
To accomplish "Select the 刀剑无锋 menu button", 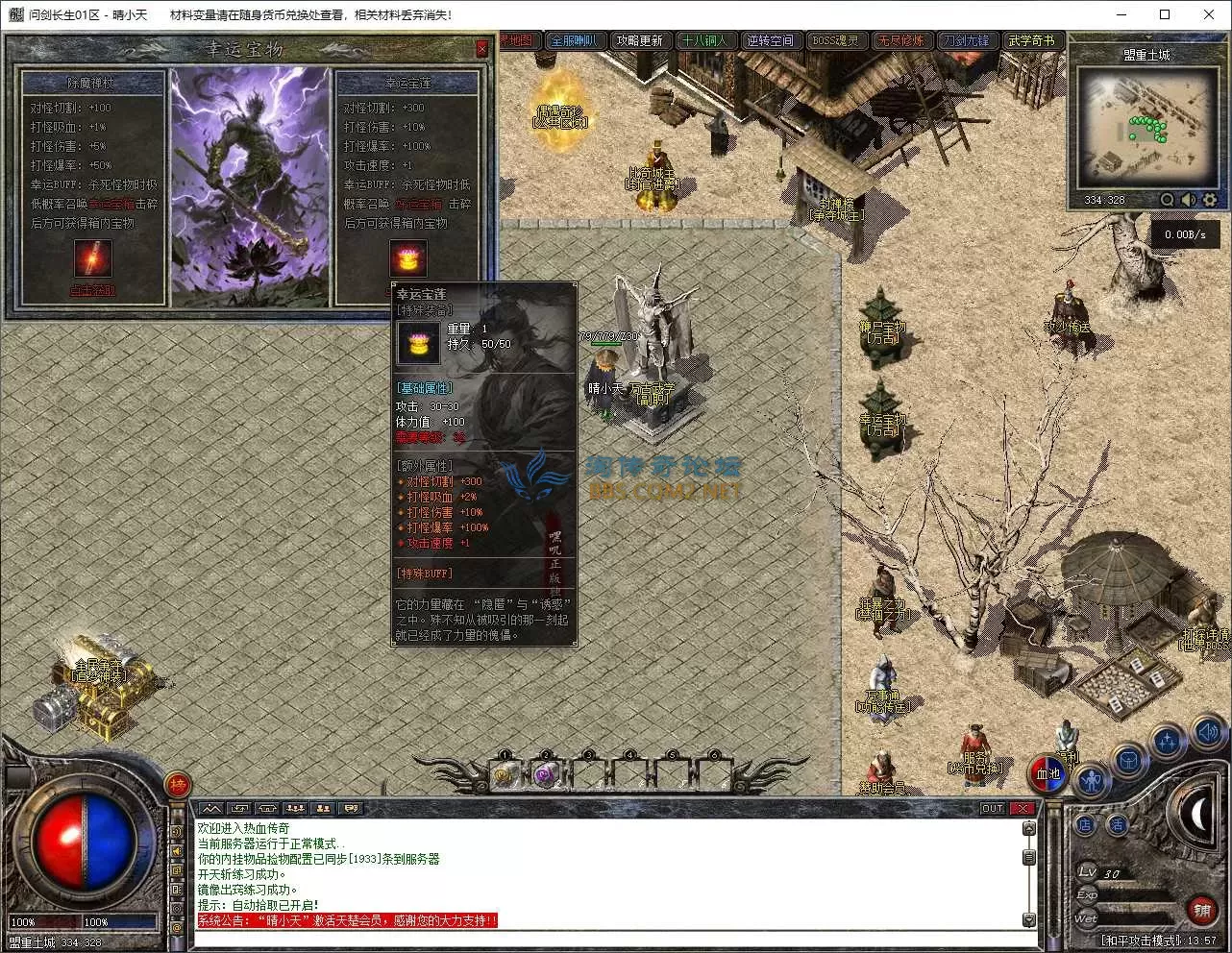I will pos(965,40).
